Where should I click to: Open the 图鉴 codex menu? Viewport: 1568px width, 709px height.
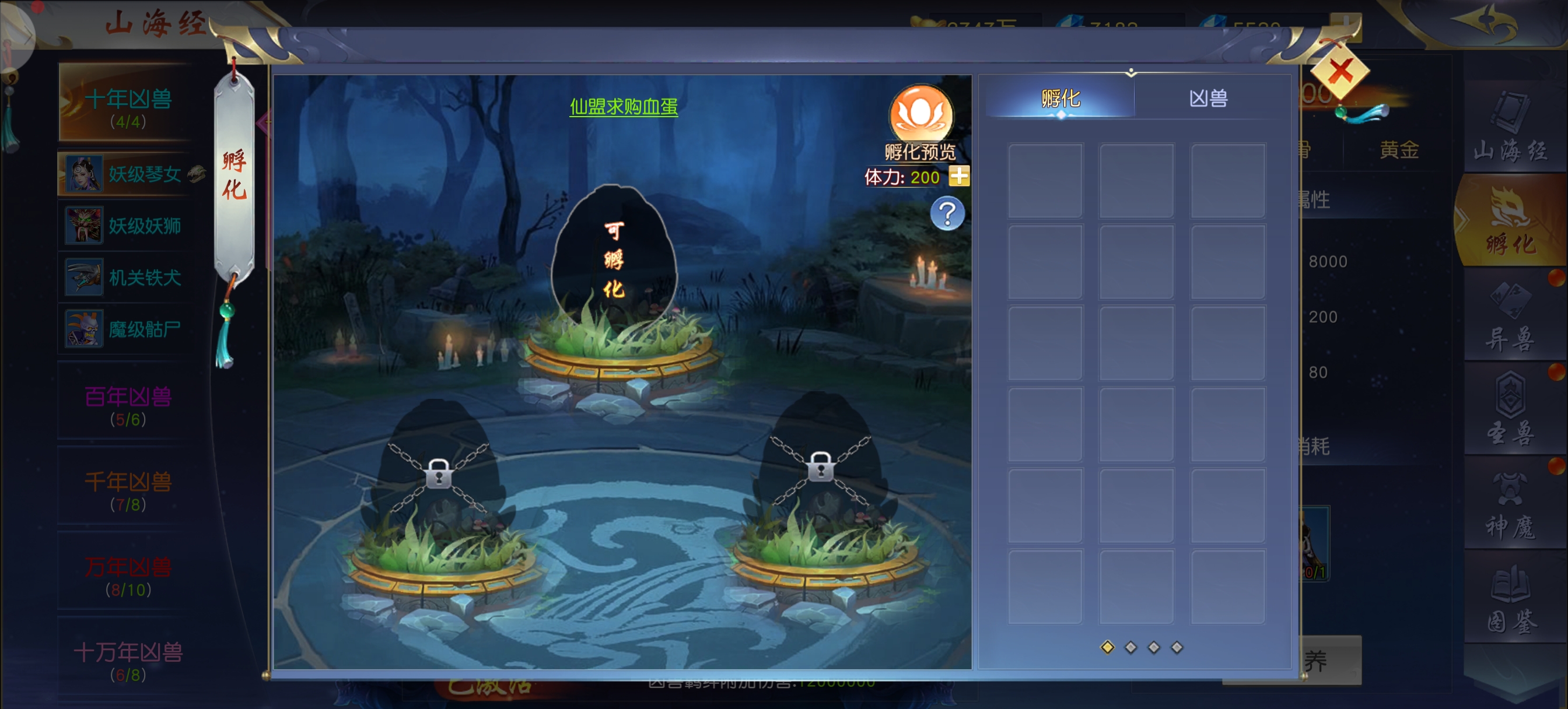1510,599
